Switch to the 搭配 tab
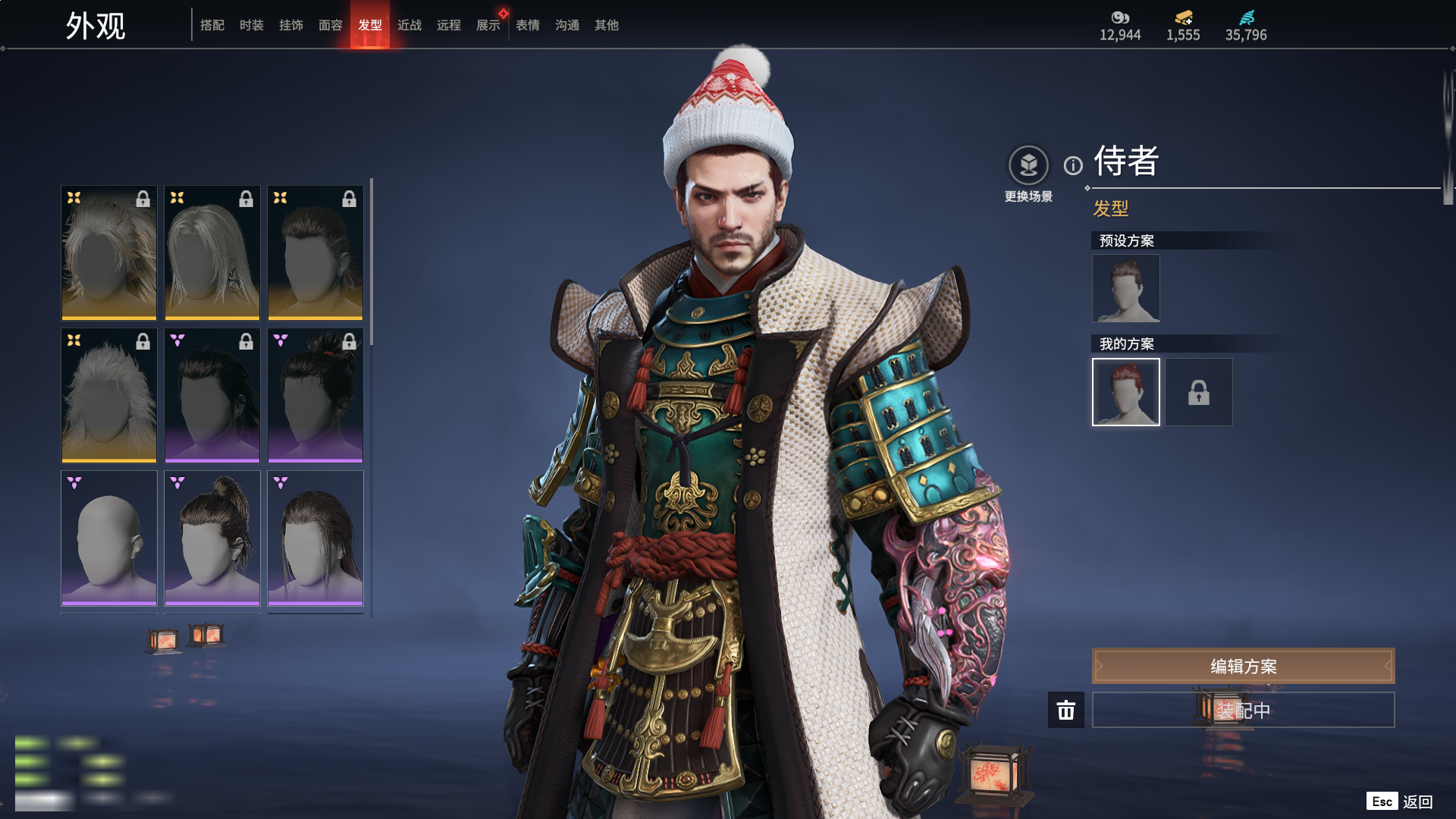The image size is (1456, 819). pyautogui.click(x=212, y=25)
